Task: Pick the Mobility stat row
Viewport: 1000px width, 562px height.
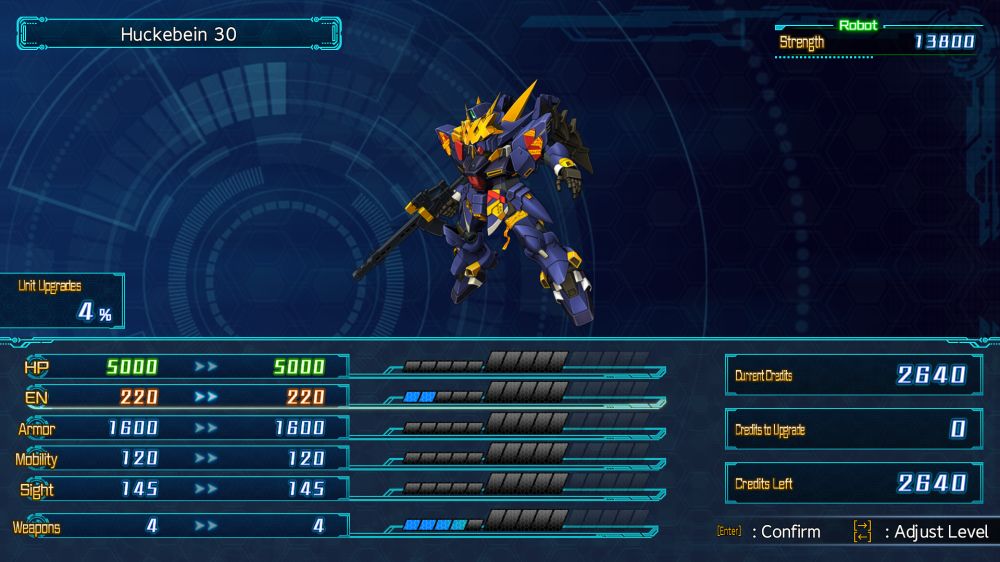Action: (x=180, y=459)
